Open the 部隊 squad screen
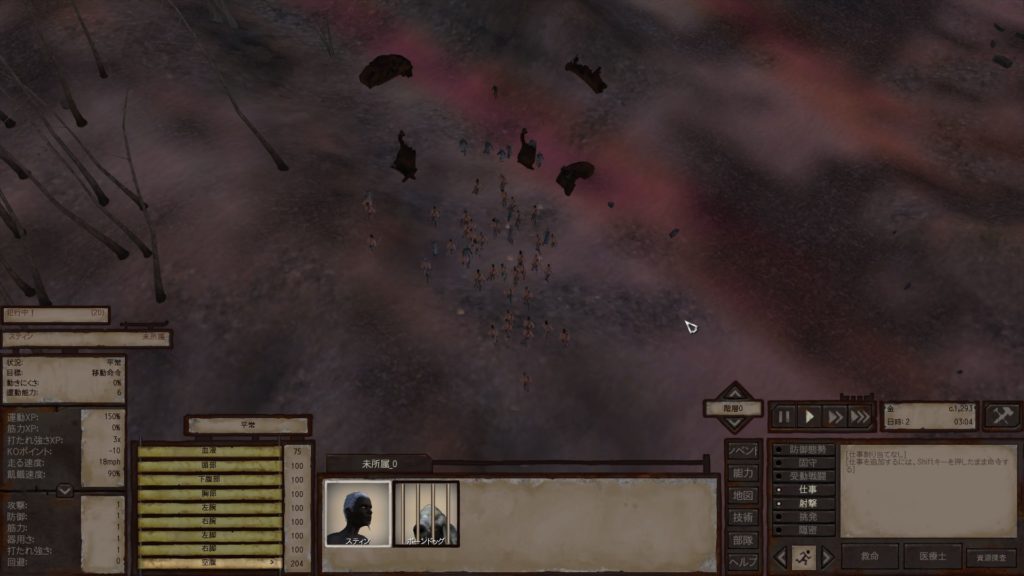 (743, 540)
